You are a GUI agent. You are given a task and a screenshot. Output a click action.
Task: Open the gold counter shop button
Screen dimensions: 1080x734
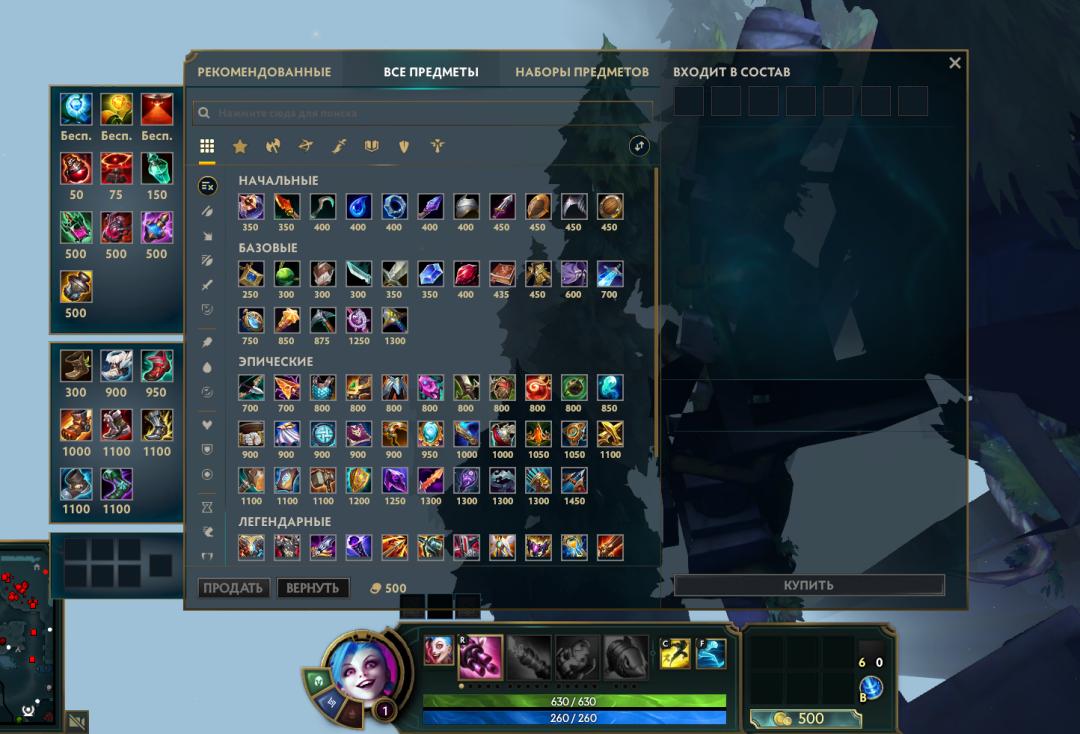[799, 718]
